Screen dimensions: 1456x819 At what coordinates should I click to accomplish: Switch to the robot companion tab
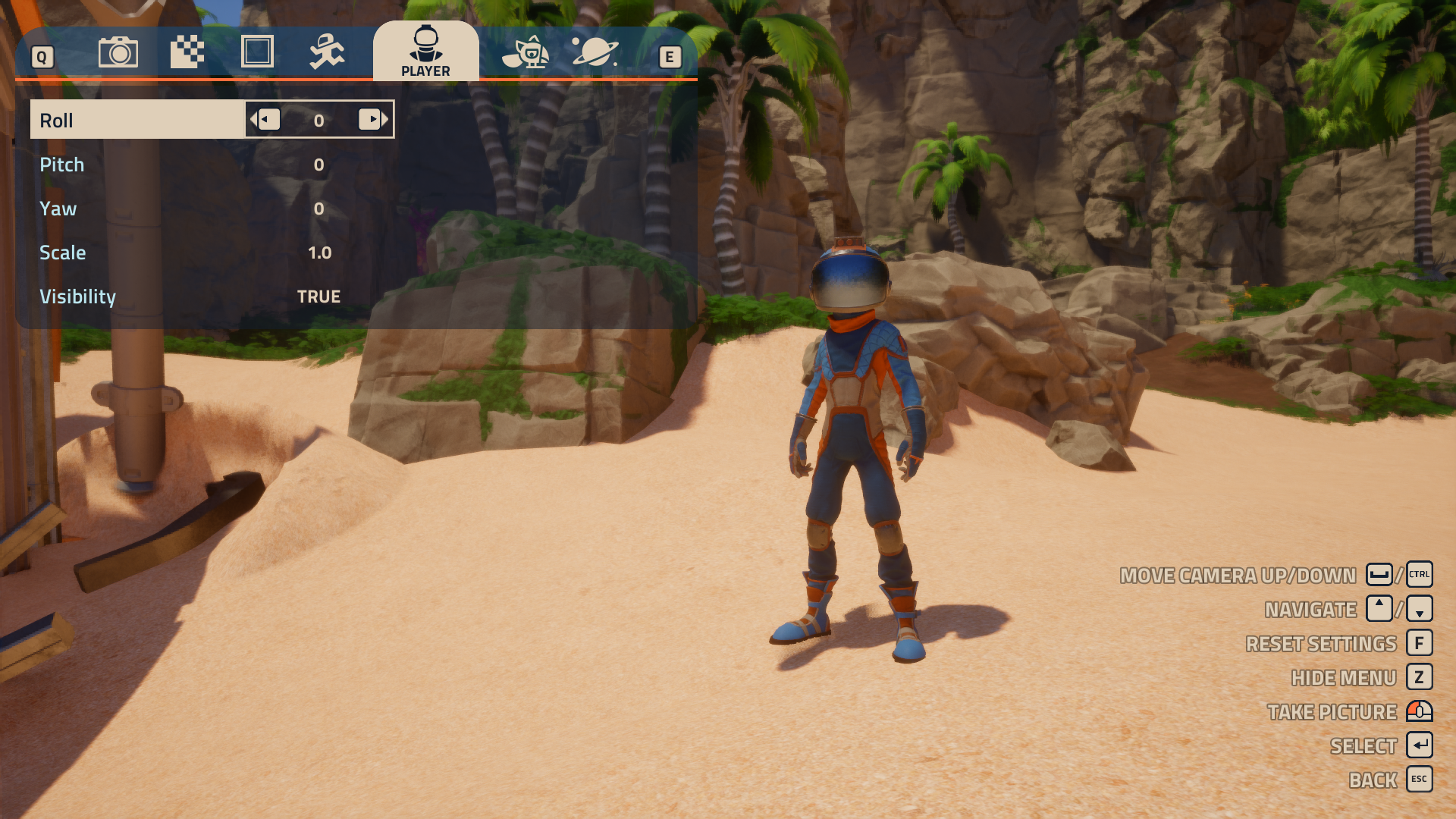pyautogui.click(x=526, y=53)
